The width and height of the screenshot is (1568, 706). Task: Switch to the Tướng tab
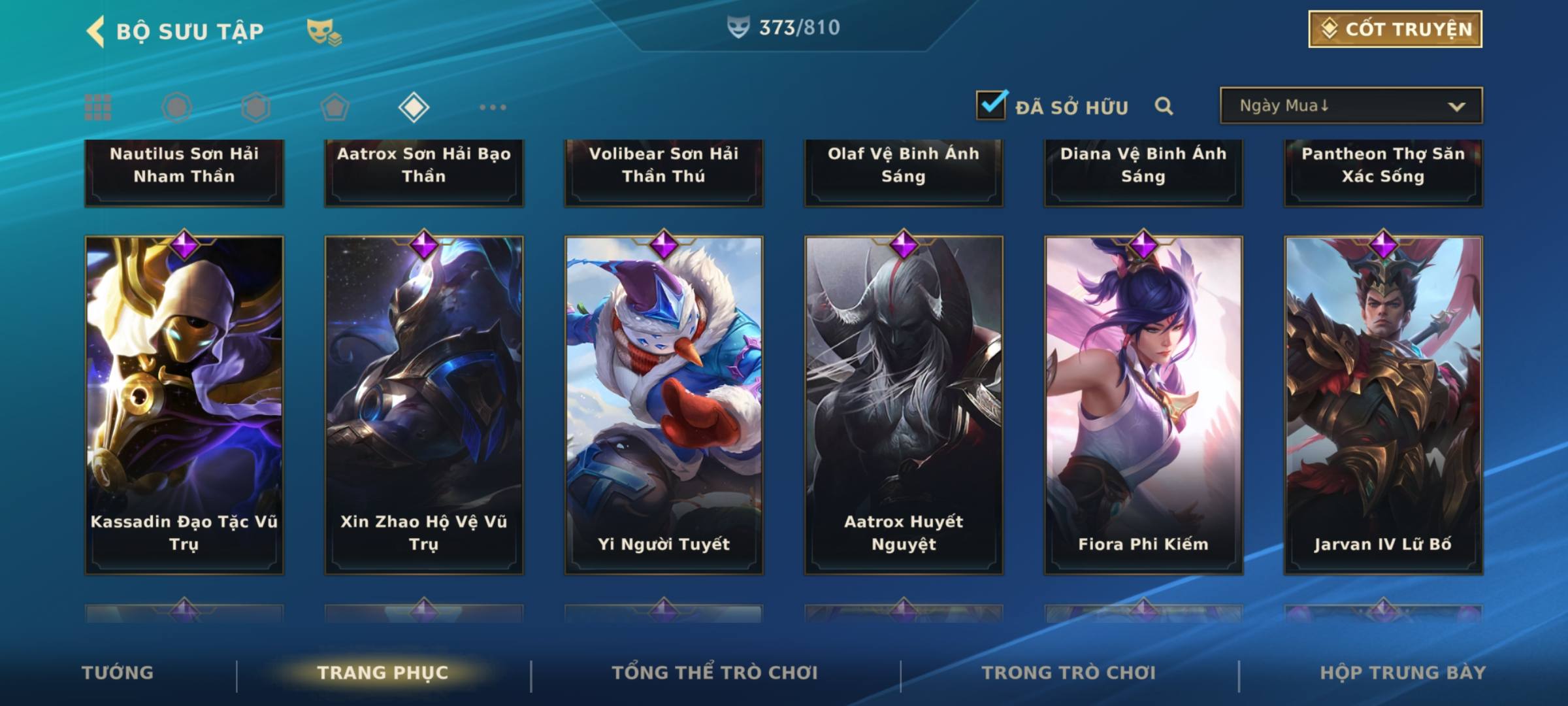pos(118,673)
